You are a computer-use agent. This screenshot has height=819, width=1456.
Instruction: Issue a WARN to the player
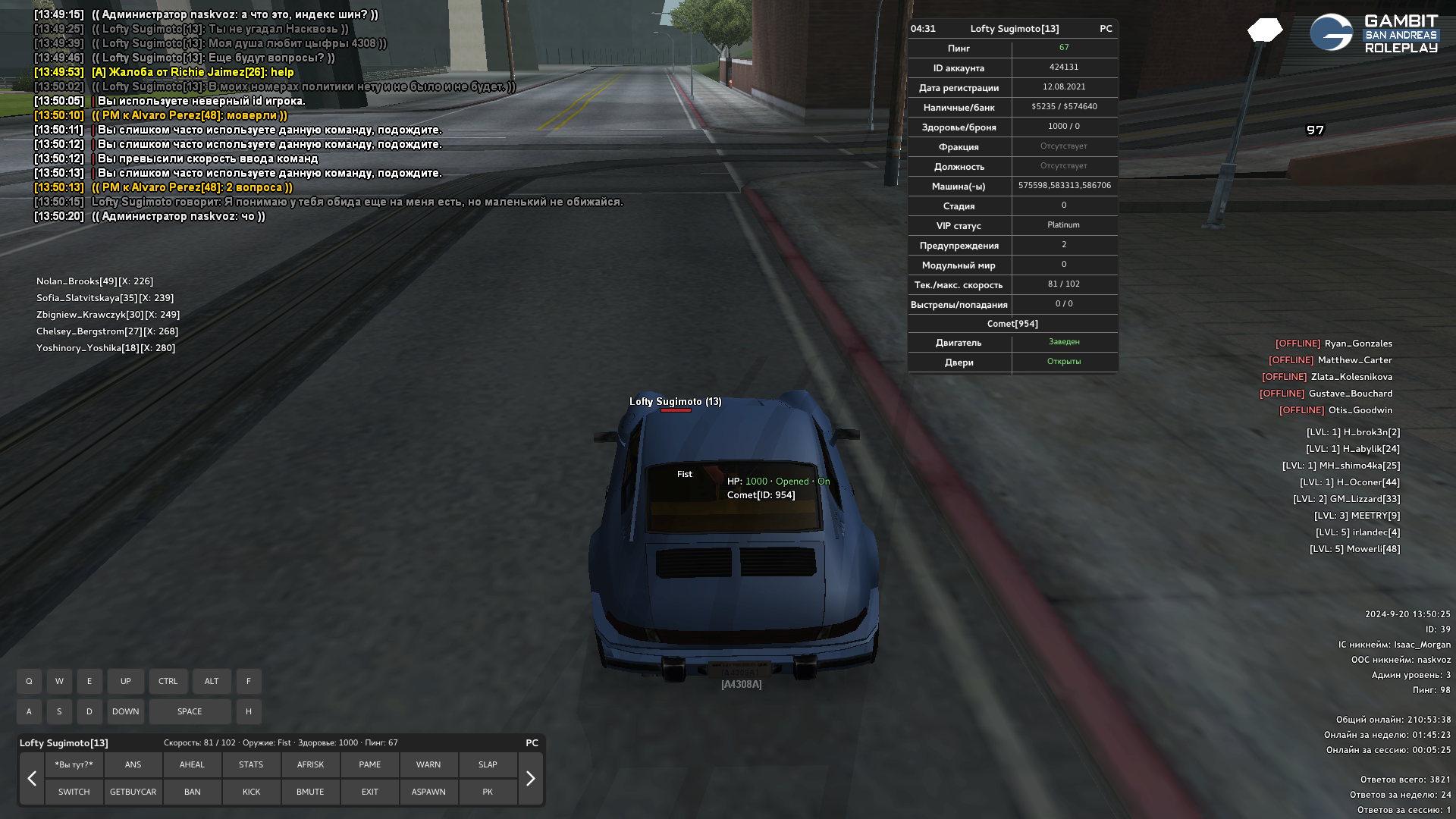point(428,764)
